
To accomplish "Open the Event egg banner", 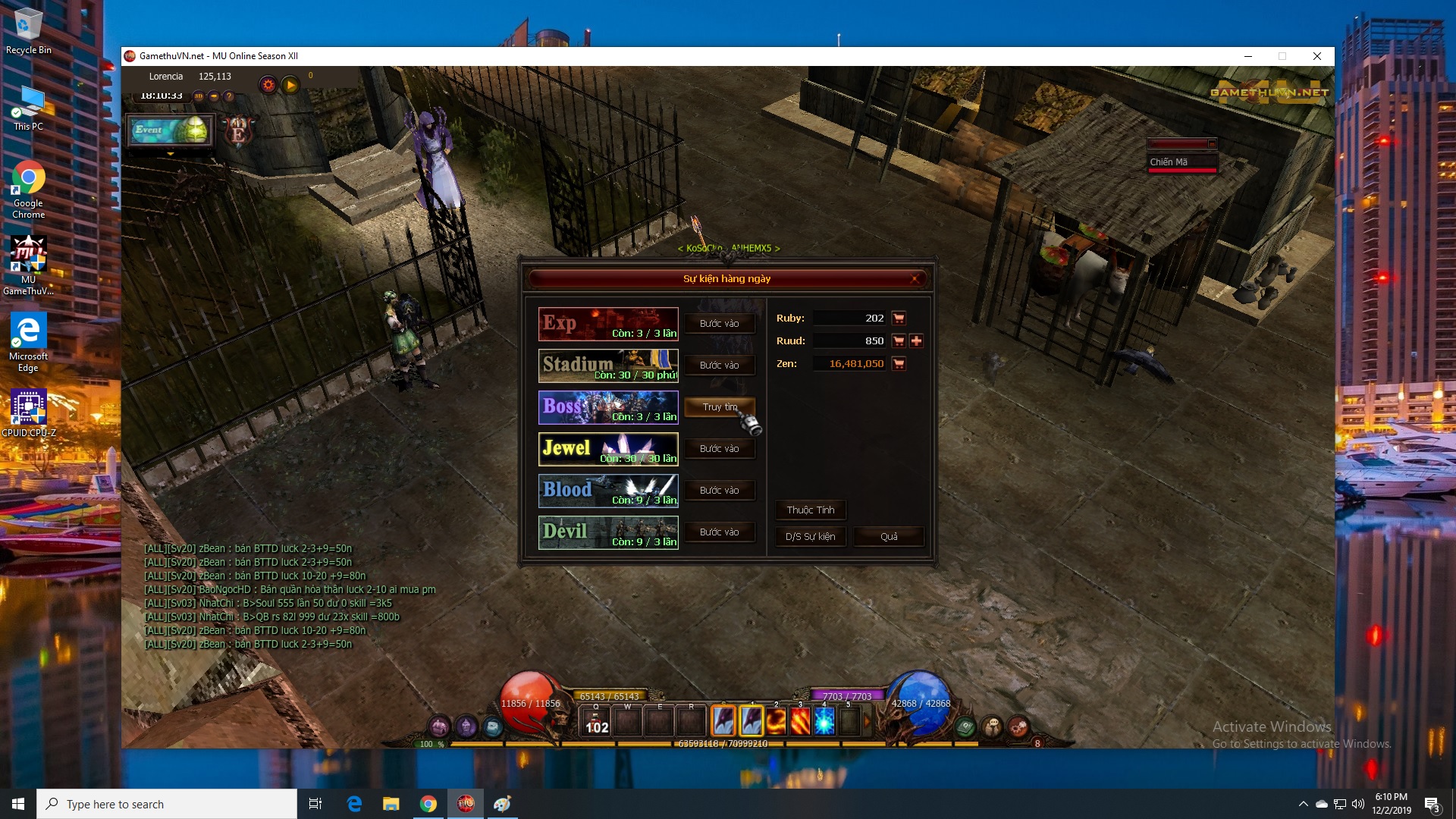I will coord(171,130).
